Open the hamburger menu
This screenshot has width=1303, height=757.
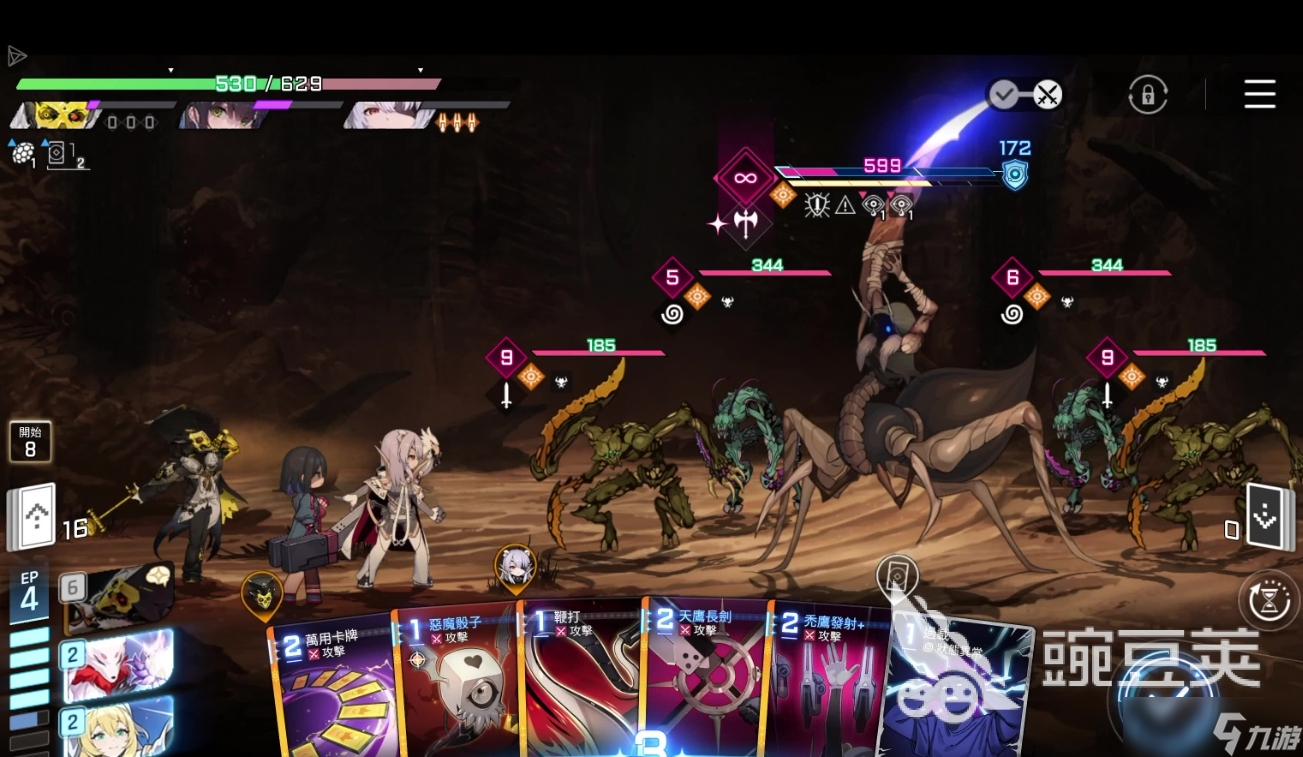[1259, 94]
